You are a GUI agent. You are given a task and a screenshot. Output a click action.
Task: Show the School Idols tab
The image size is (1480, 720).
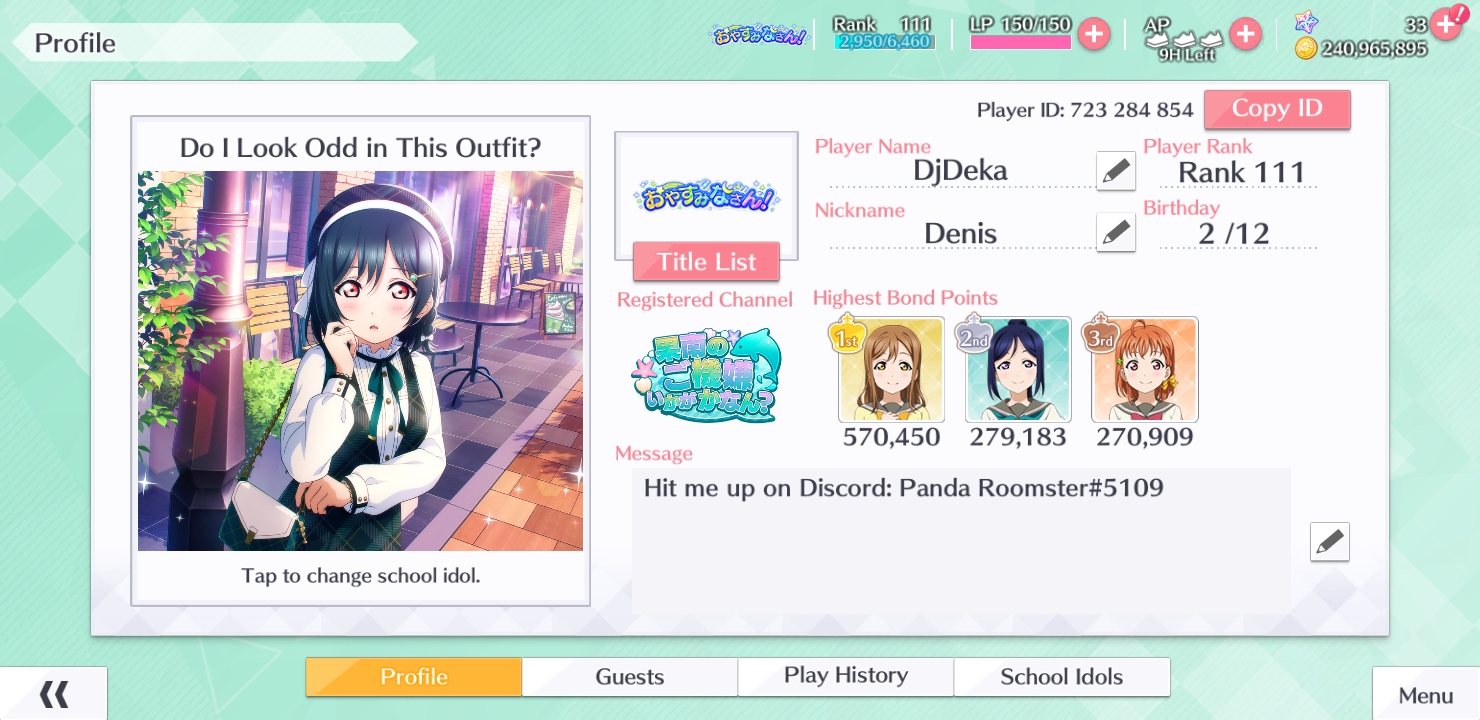point(1061,677)
